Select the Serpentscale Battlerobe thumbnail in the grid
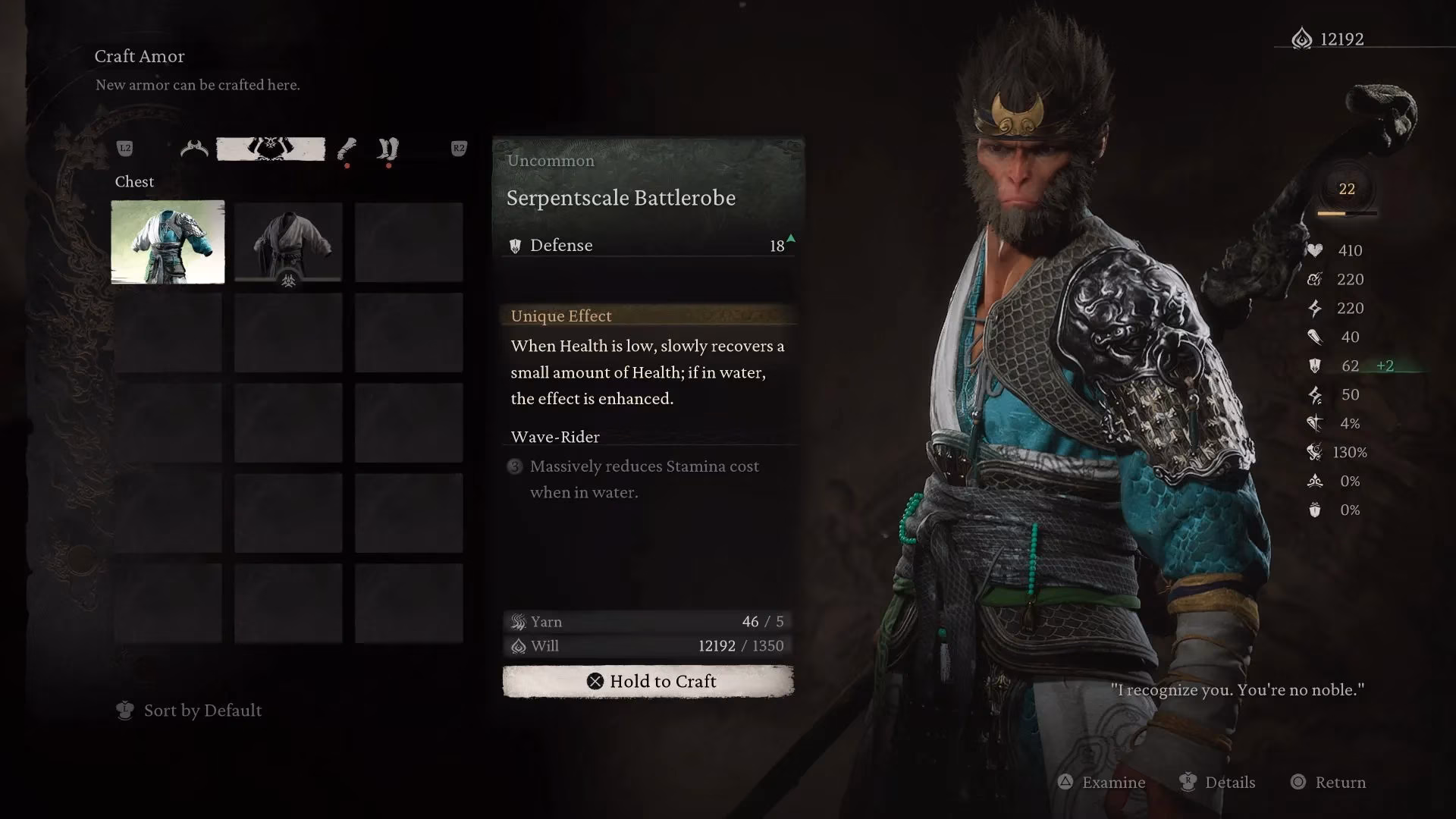1456x819 pixels. pyautogui.click(x=167, y=241)
